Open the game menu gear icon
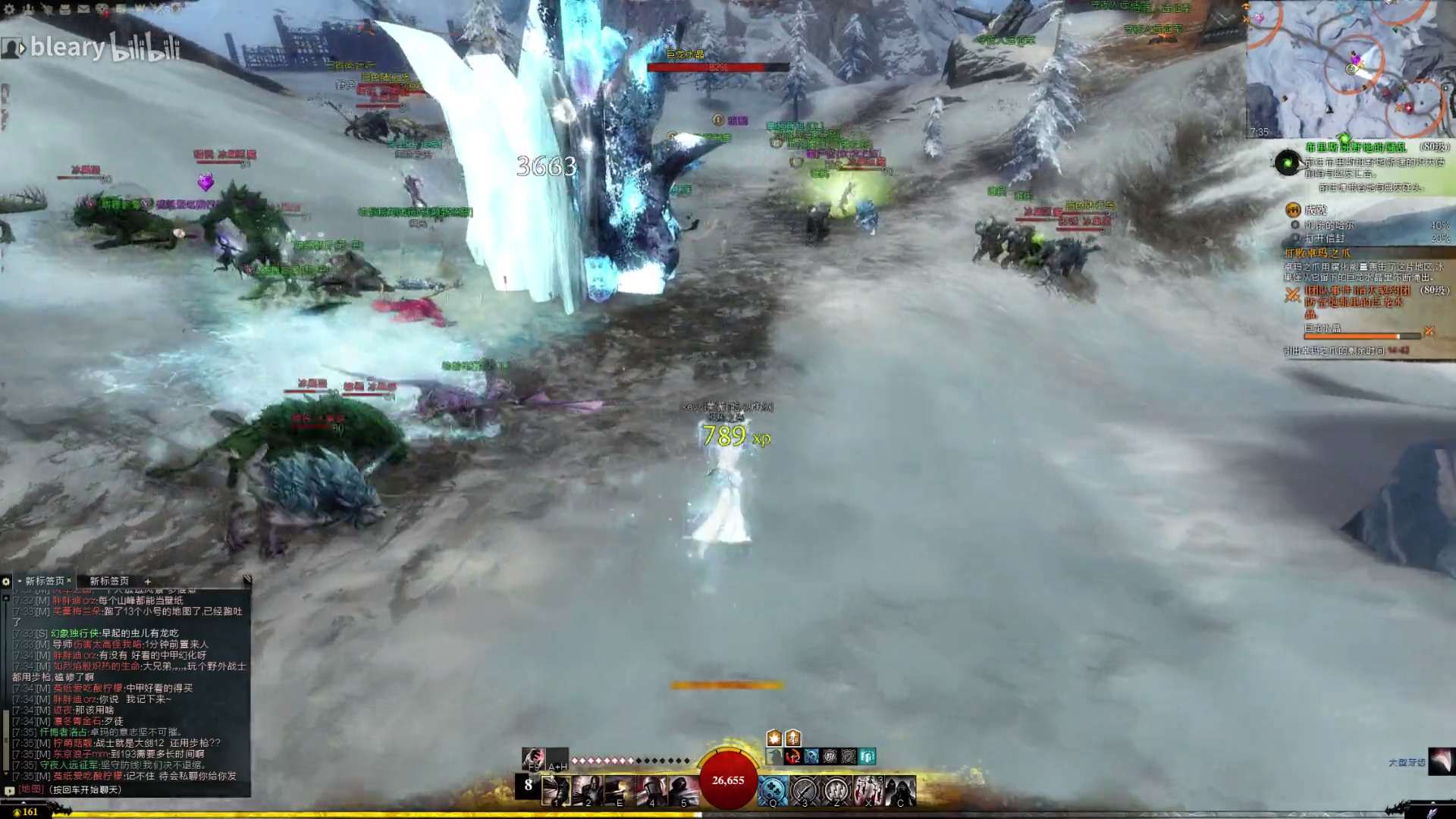The width and height of the screenshot is (1456, 819). pyautogui.click(x=10, y=9)
